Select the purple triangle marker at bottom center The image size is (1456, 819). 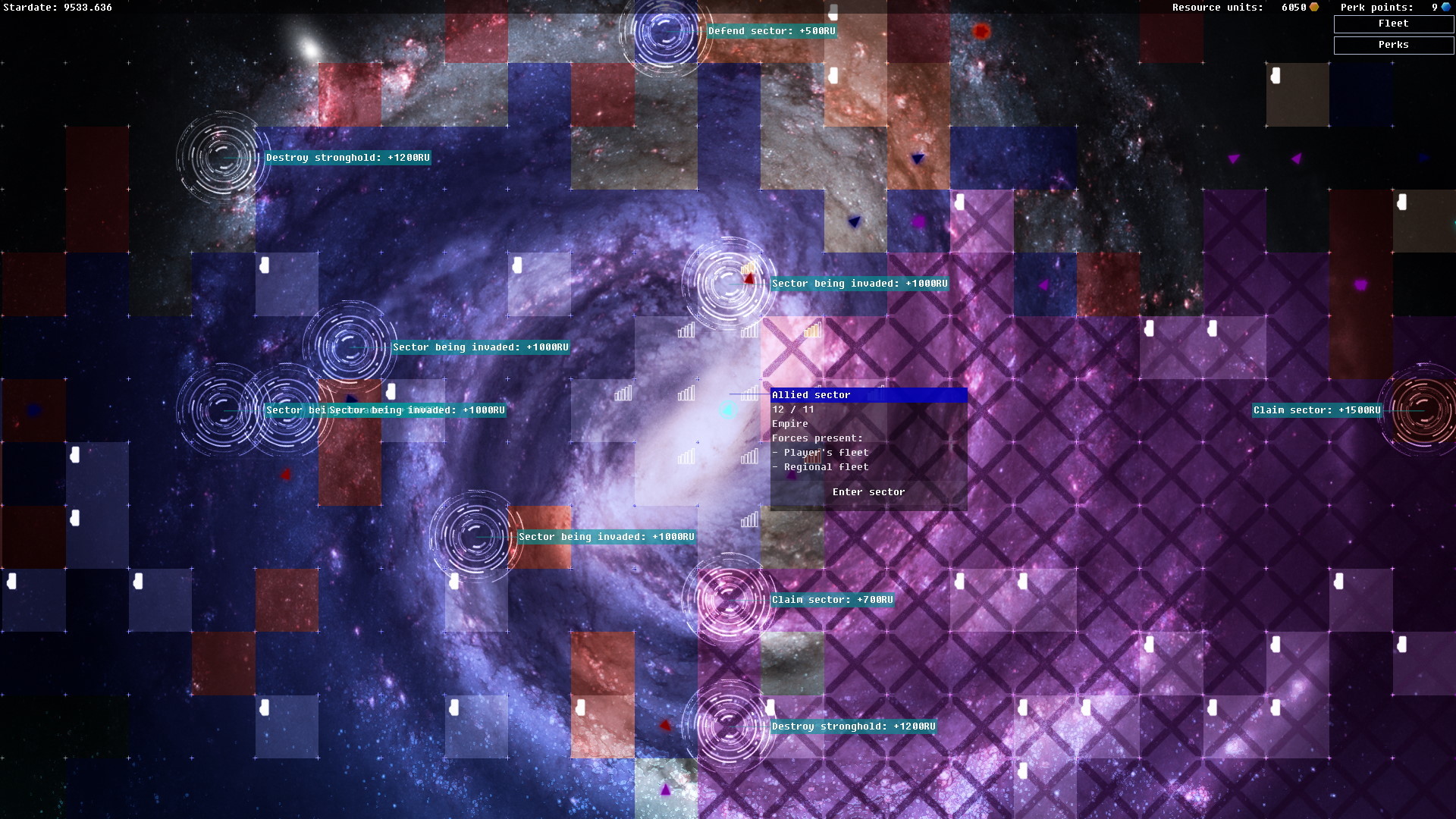pos(665,789)
